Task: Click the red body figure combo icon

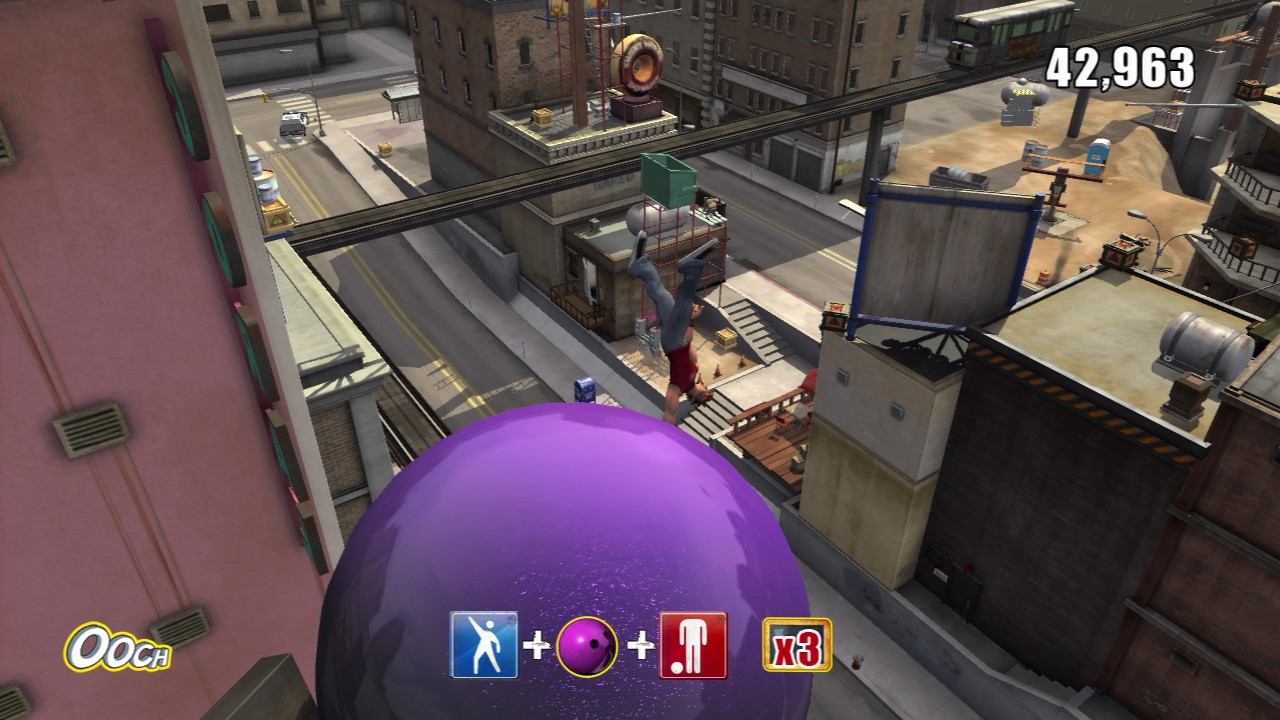Action: point(692,645)
